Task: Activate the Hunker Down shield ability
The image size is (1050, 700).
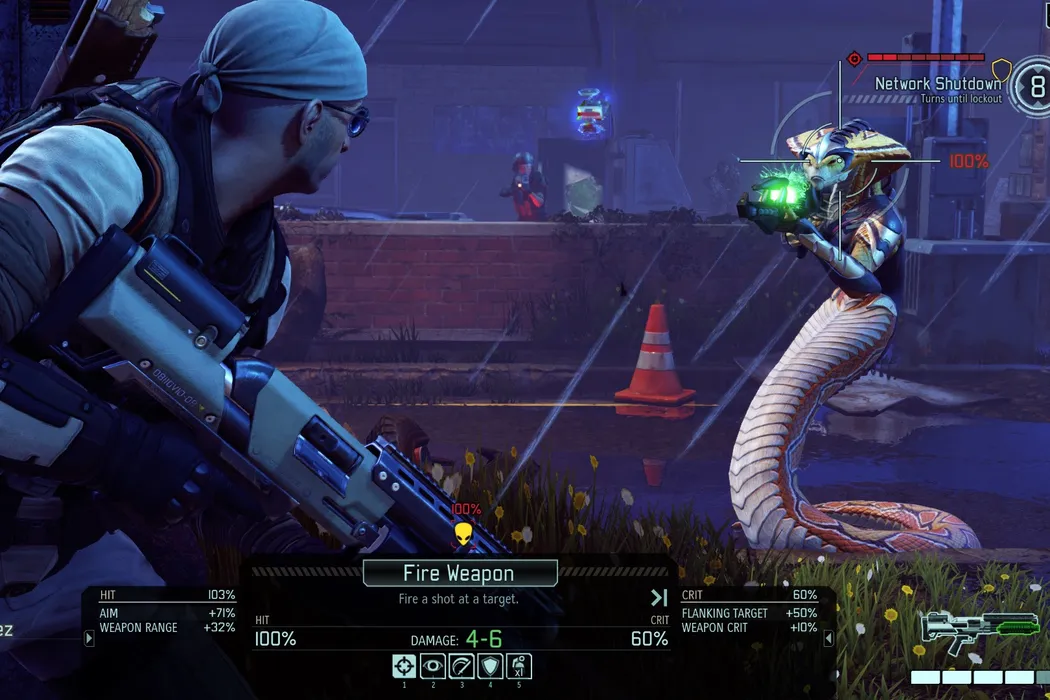Action: pyautogui.click(x=490, y=667)
